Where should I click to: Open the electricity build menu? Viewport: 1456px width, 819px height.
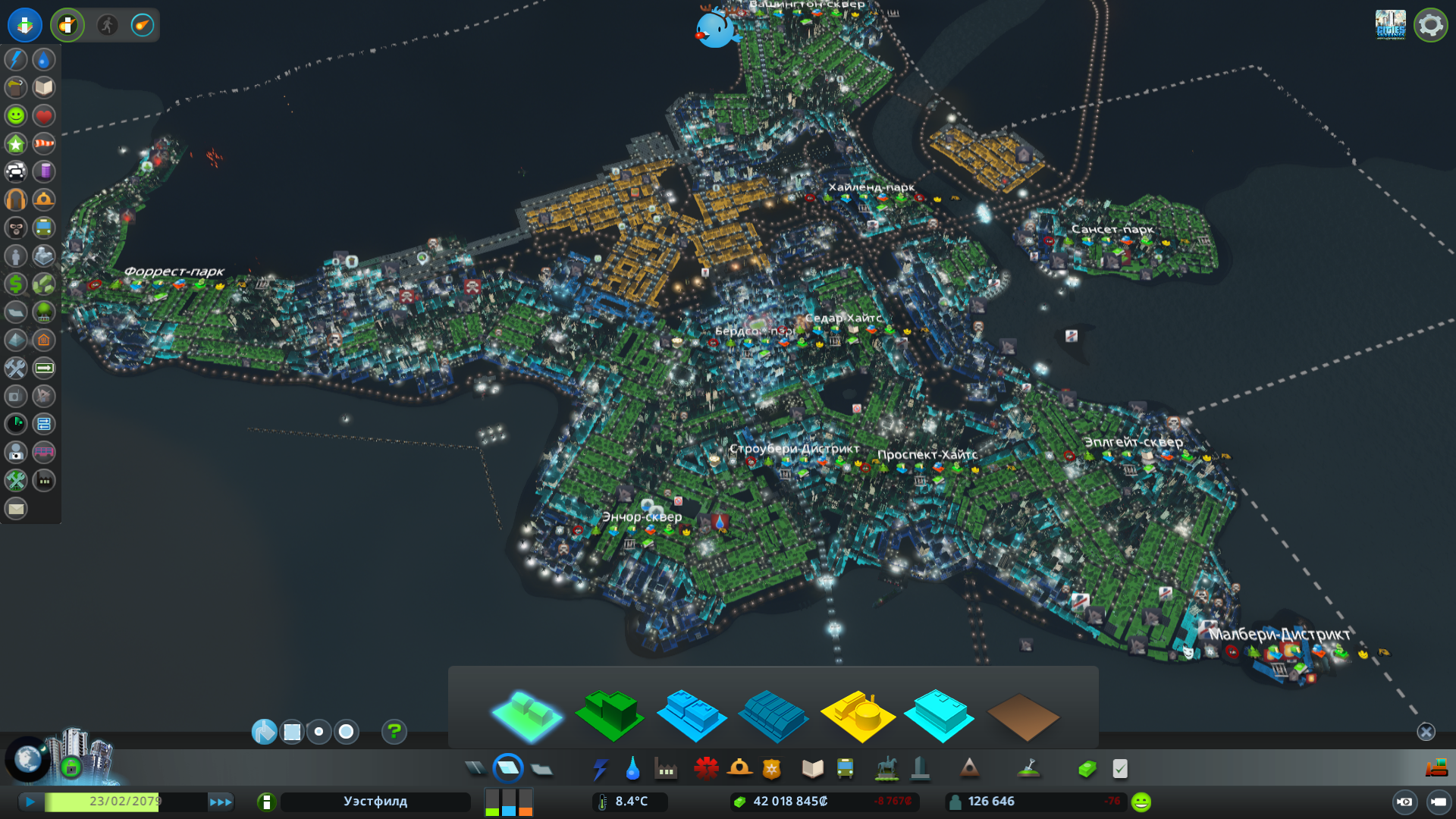[600, 769]
